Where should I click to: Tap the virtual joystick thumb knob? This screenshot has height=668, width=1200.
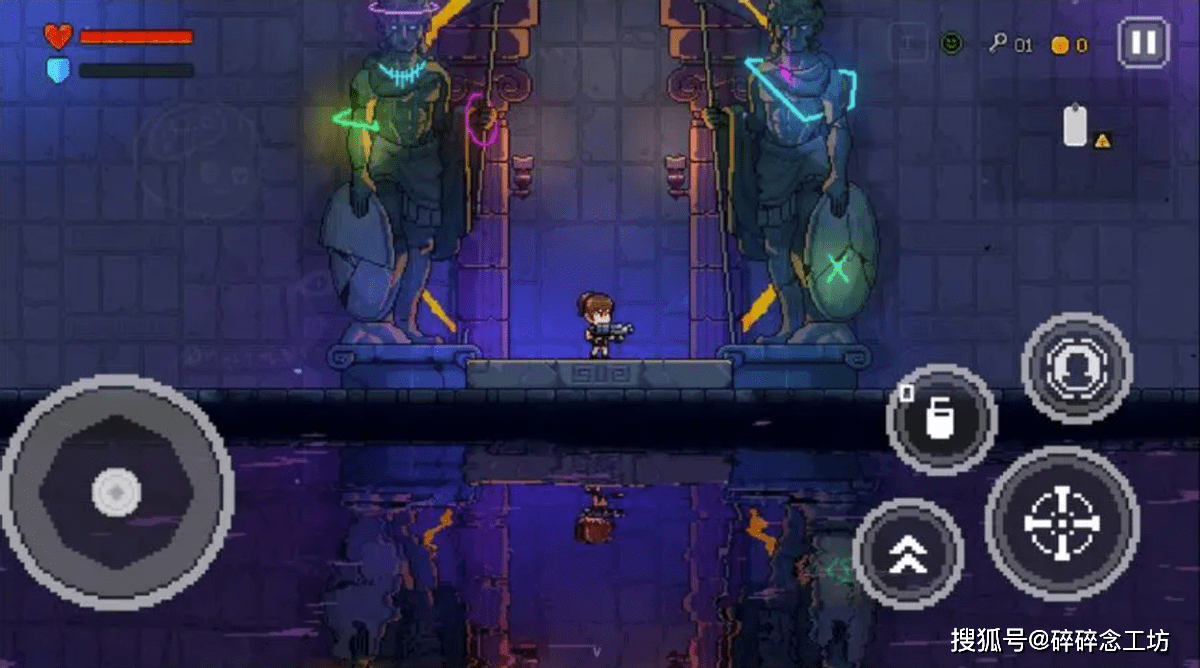pos(116,493)
